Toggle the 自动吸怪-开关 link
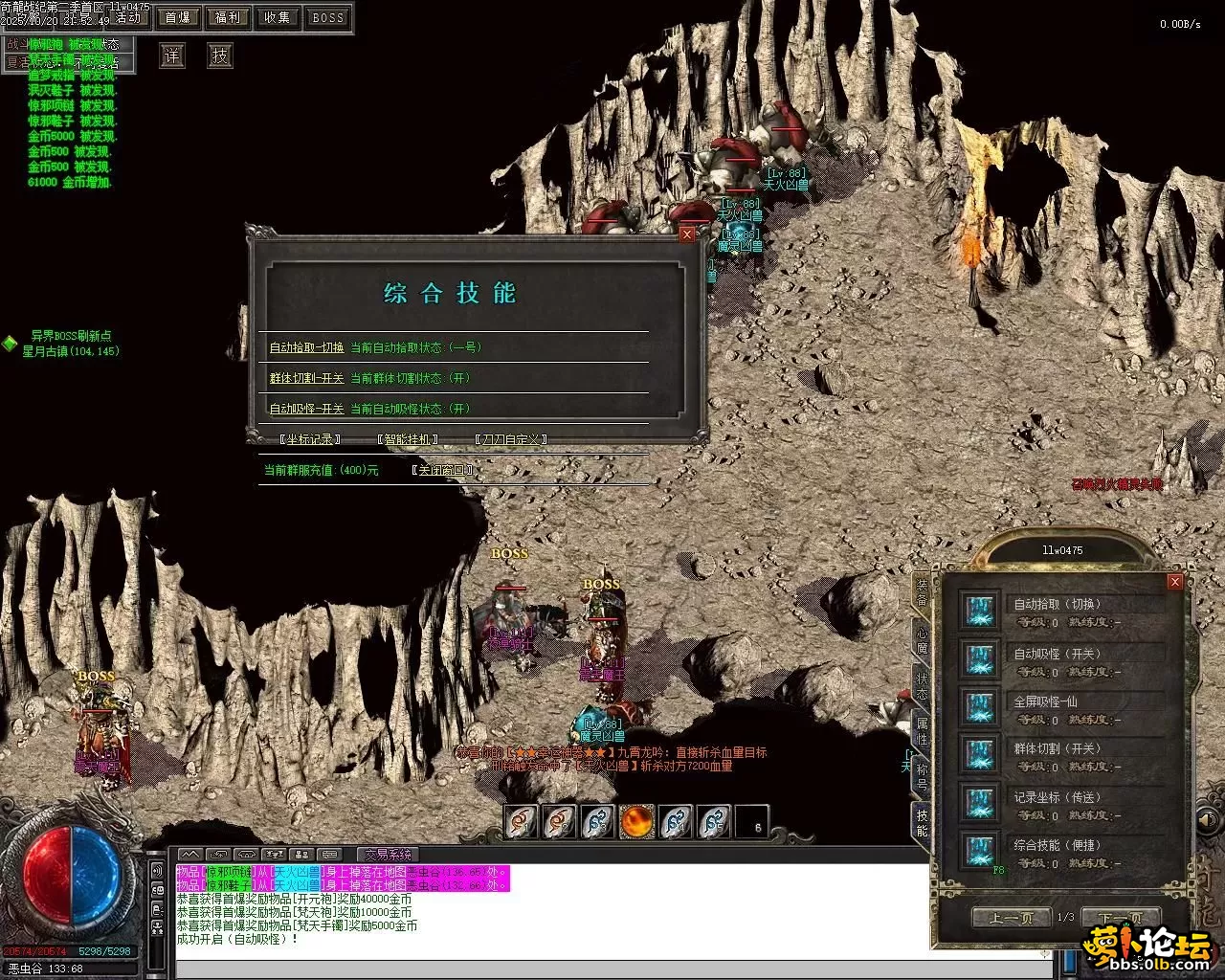Viewport: 1225px width, 980px height. click(x=306, y=409)
